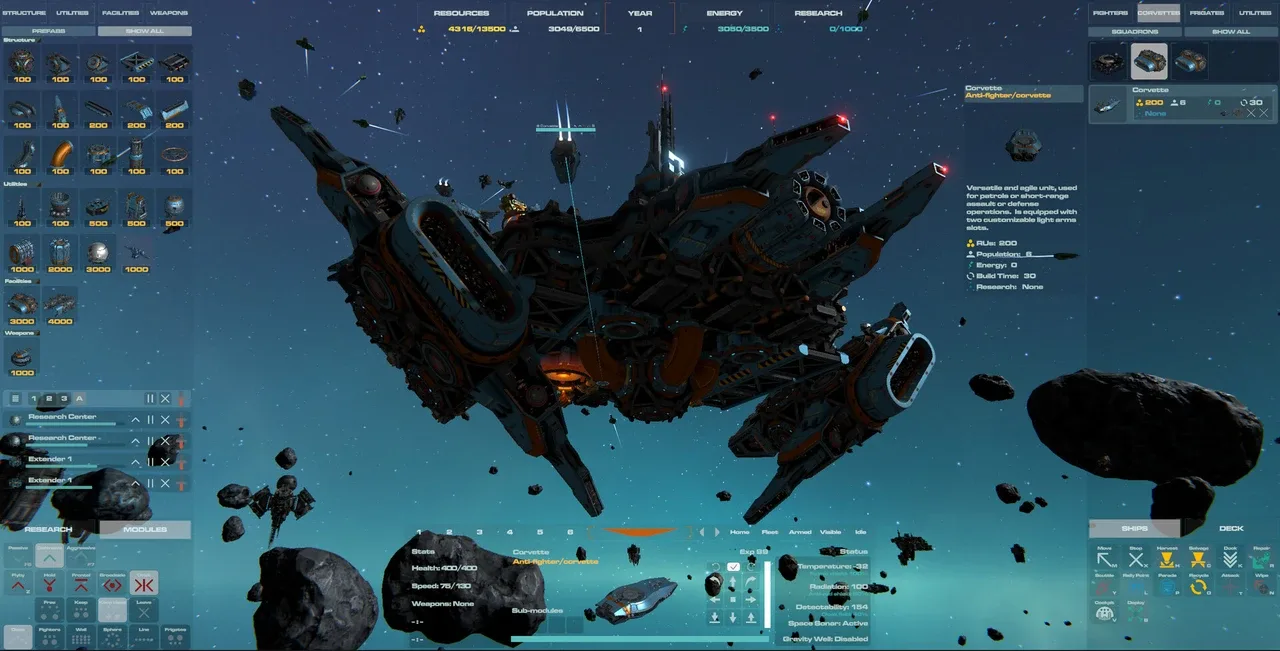Switch to the Utilities build tab

pyautogui.click(x=72, y=13)
